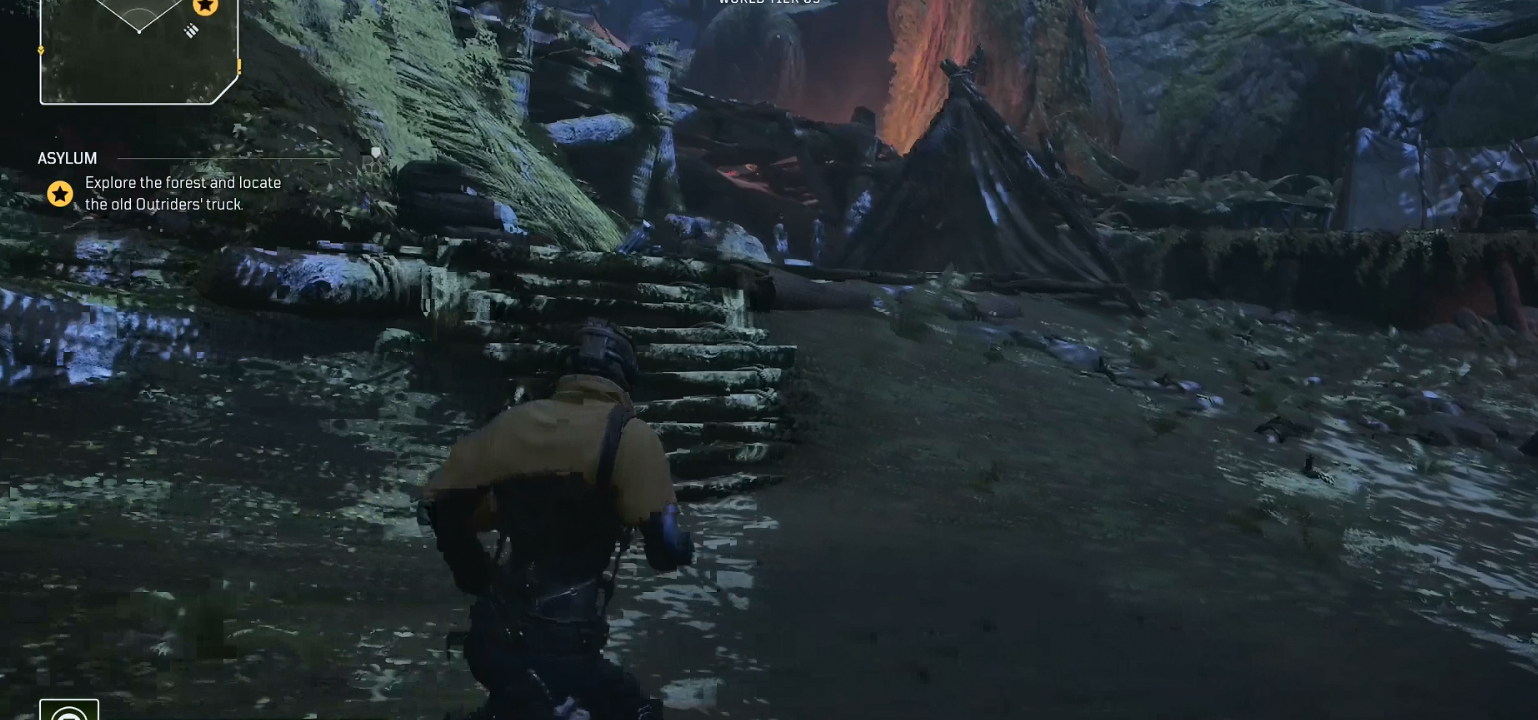The width and height of the screenshot is (1538, 720).
Task: Click the supply crate icon inside the minimap
Action: (x=191, y=30)
